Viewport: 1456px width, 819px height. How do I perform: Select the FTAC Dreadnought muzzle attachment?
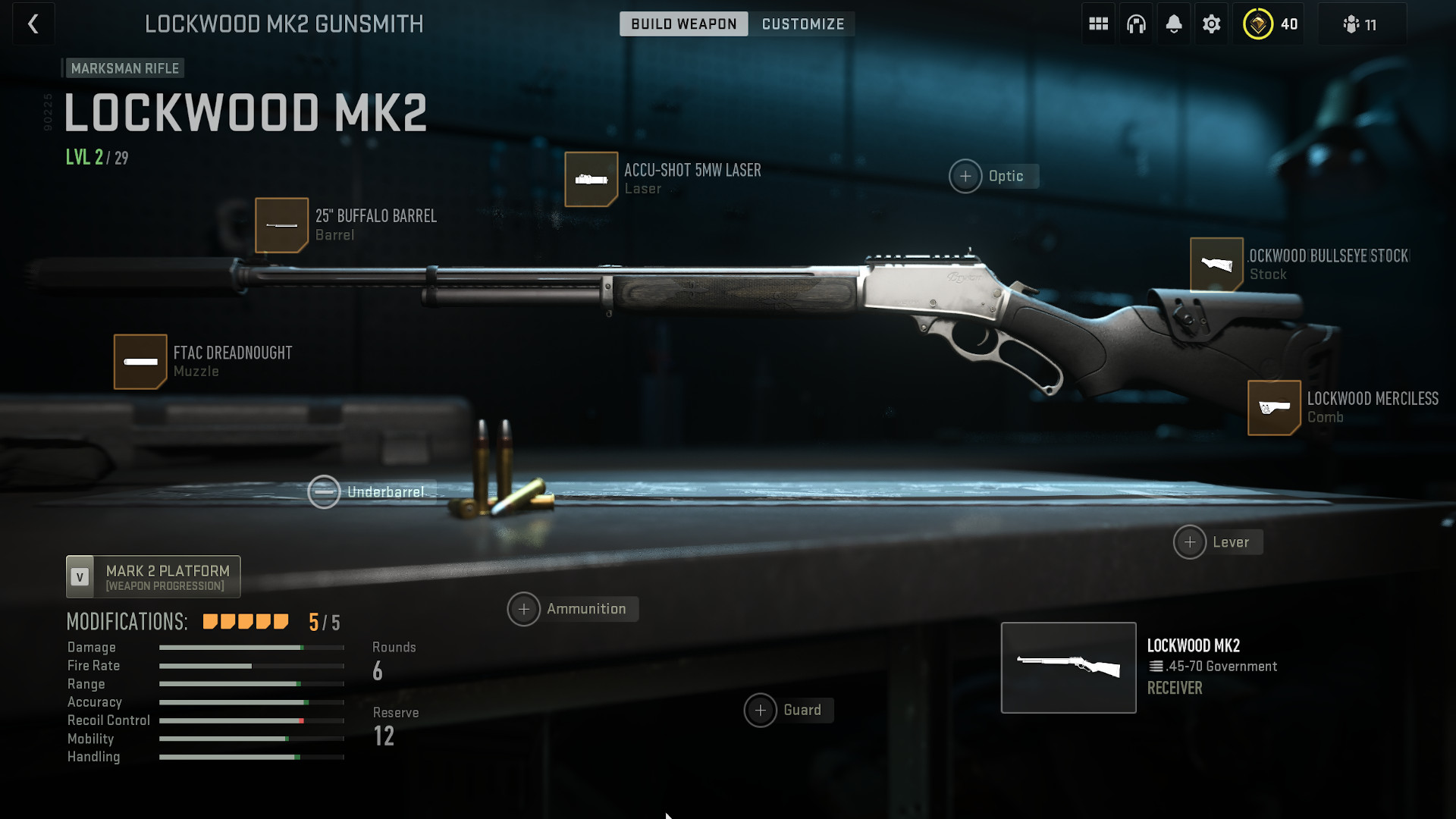click(140, 362)
